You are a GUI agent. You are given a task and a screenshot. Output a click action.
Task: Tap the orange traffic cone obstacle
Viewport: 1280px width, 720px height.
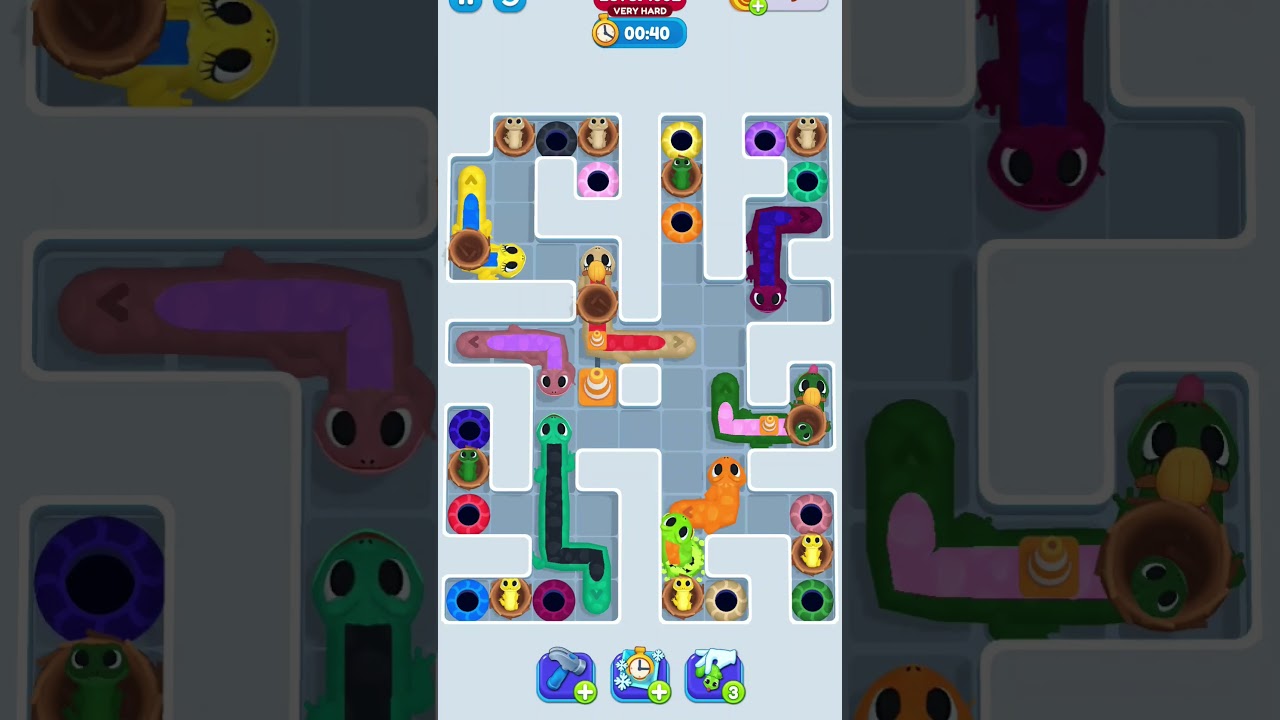click(x=597, y=384)
